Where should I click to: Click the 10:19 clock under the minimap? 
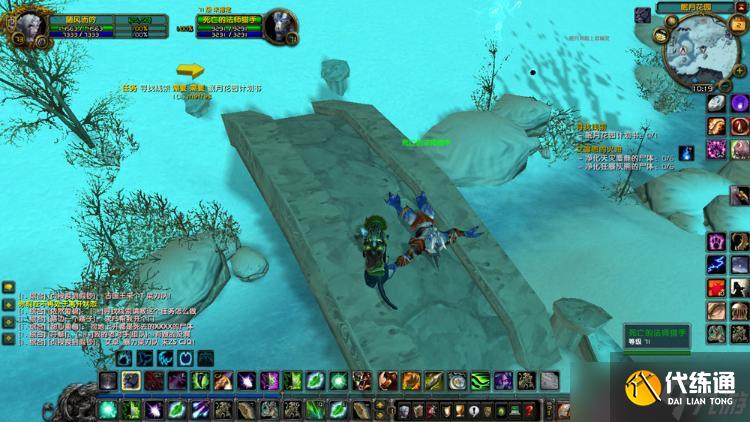pyautogui.click(x=702, y=87)
